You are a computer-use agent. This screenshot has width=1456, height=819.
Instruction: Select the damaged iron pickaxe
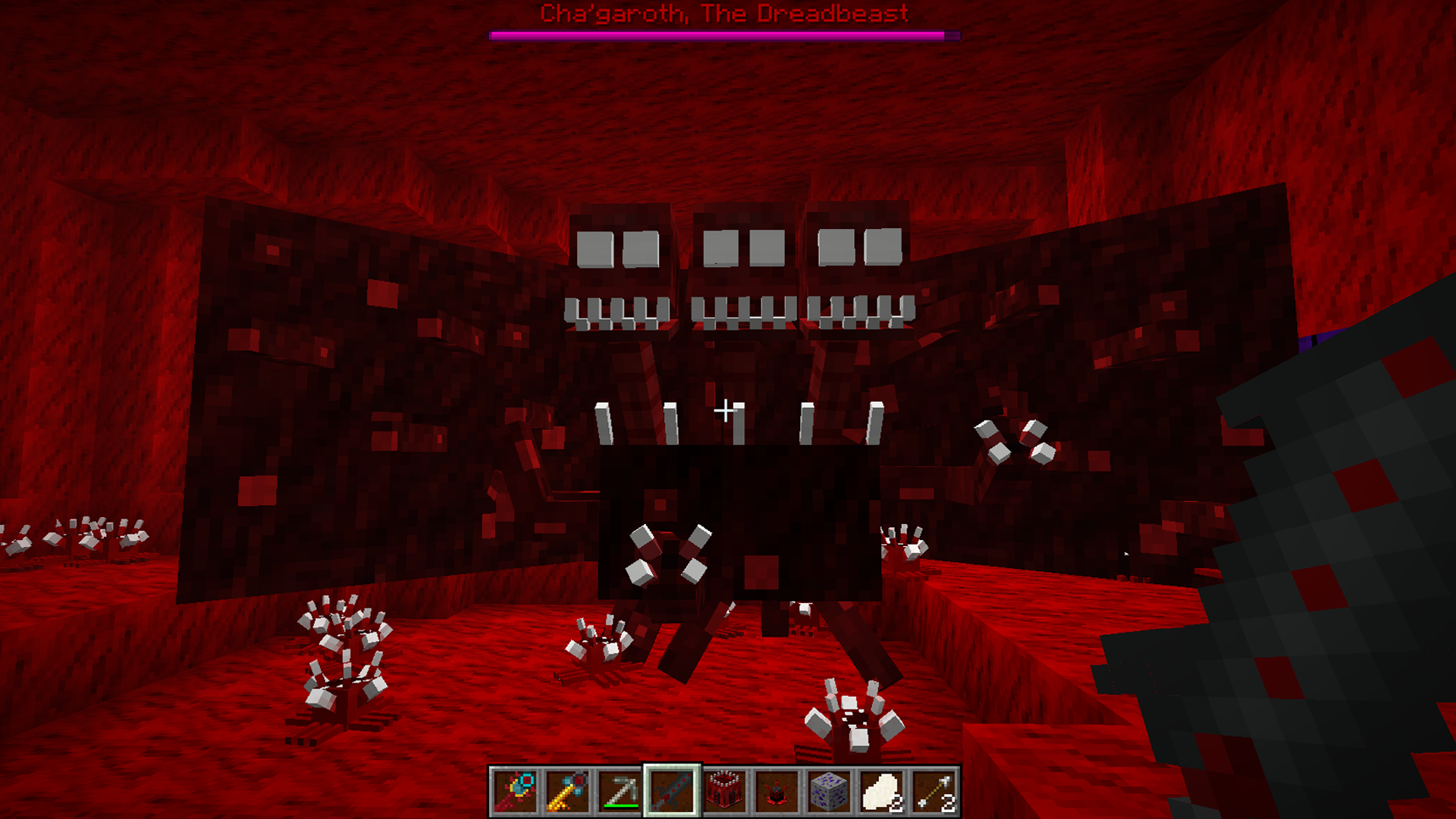(x=619, y=791)
